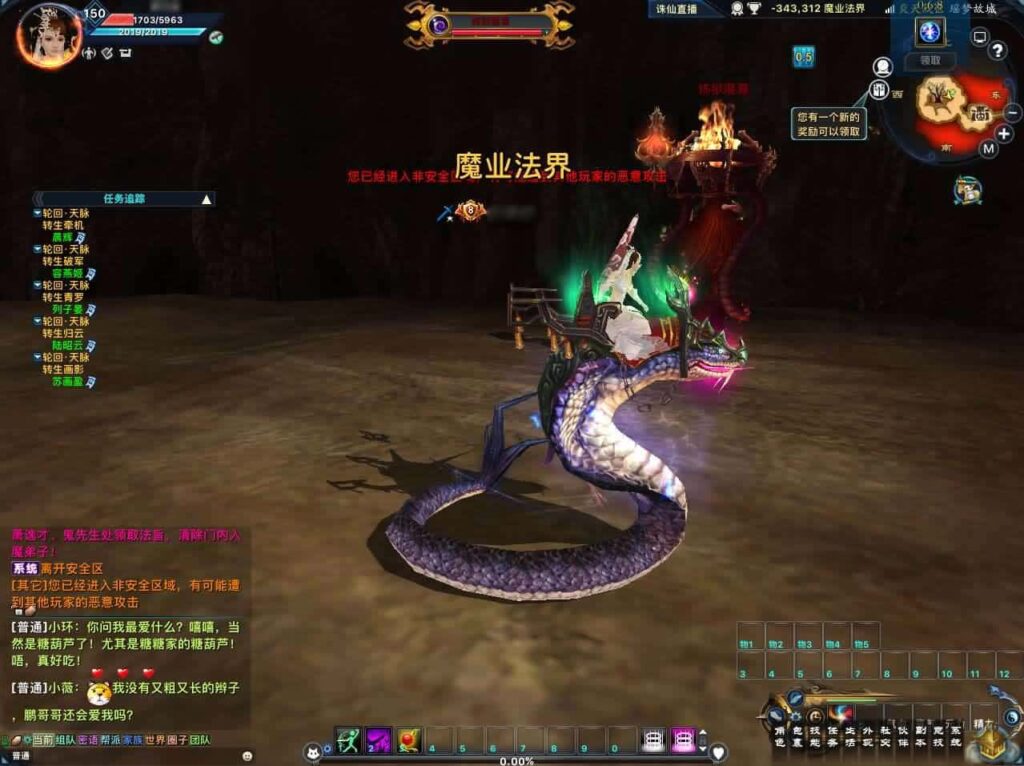This screenshot has height=766, width=1024.
Task: Open help via the question mark icon
Action: (997, 51)
